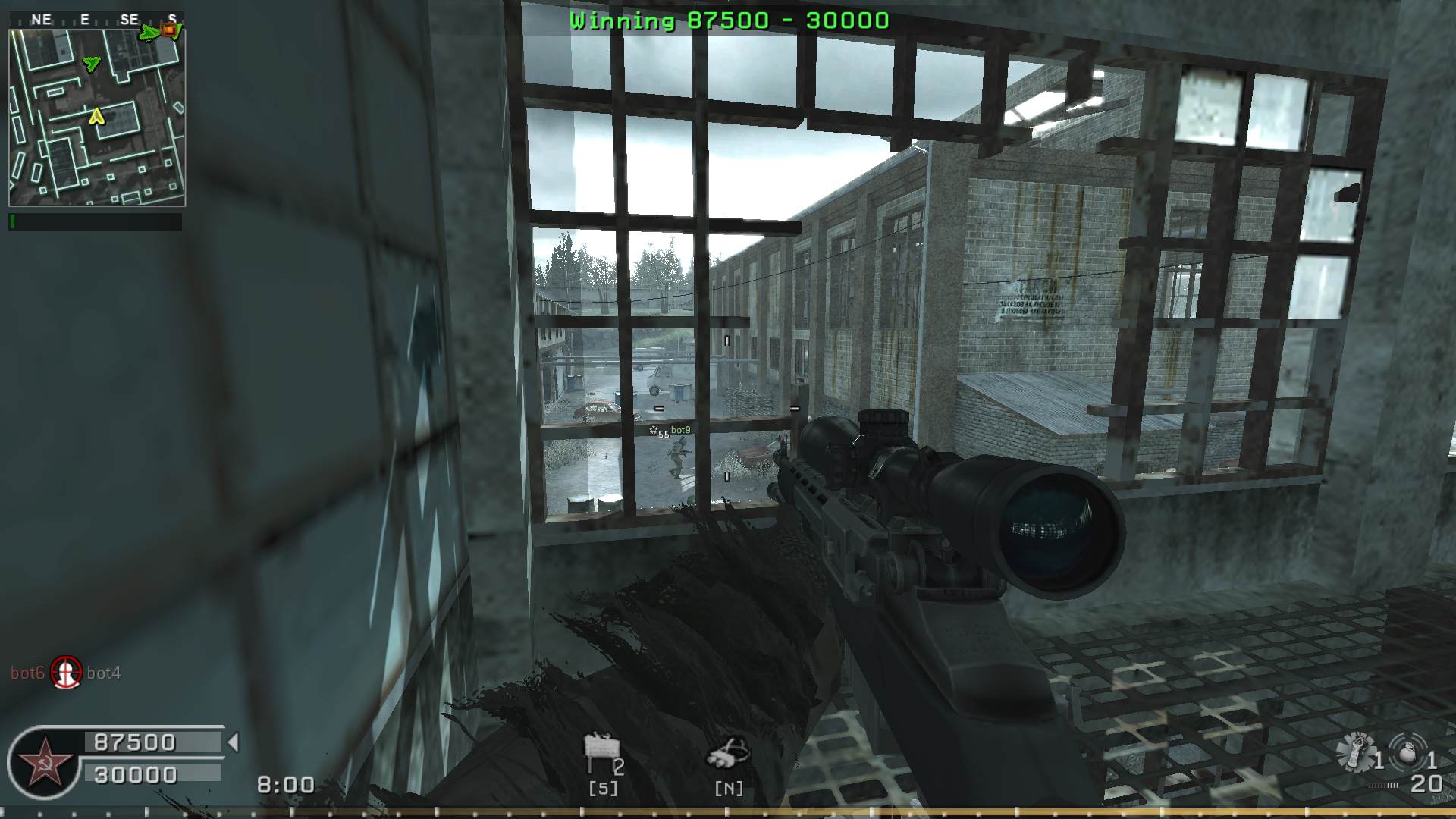Toggle the night vision goggles icon

click(x=728, y=752)
